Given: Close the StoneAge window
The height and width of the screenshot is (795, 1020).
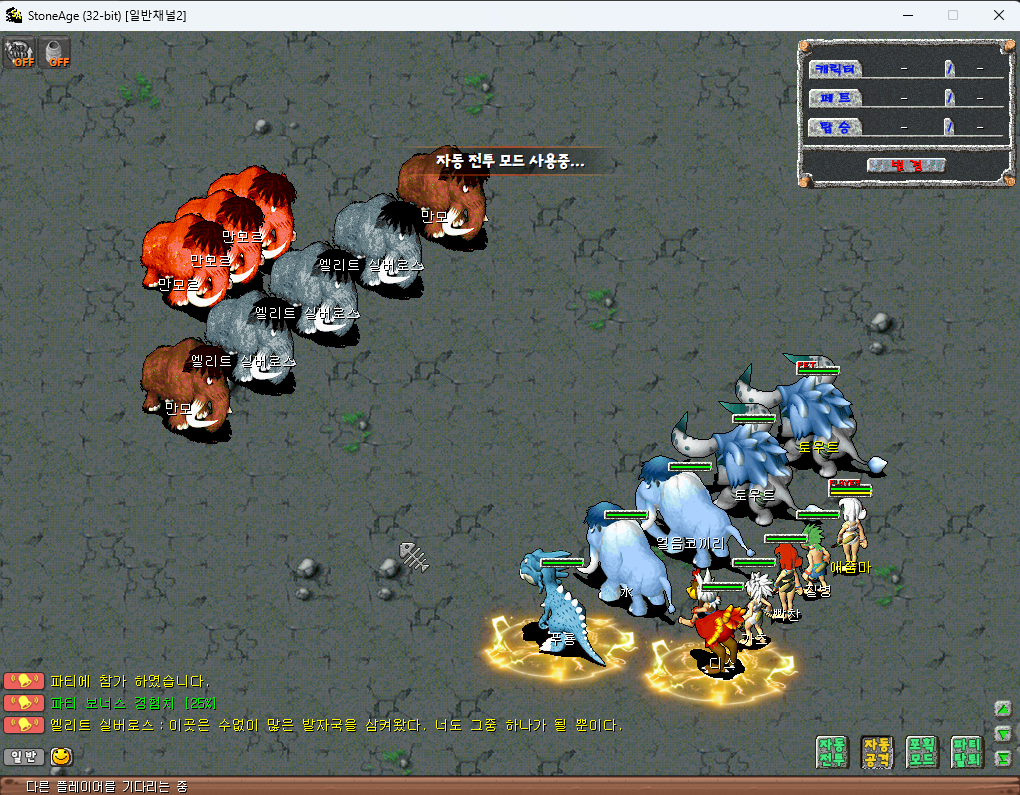Looking at the screenshot, I should 998,15.
